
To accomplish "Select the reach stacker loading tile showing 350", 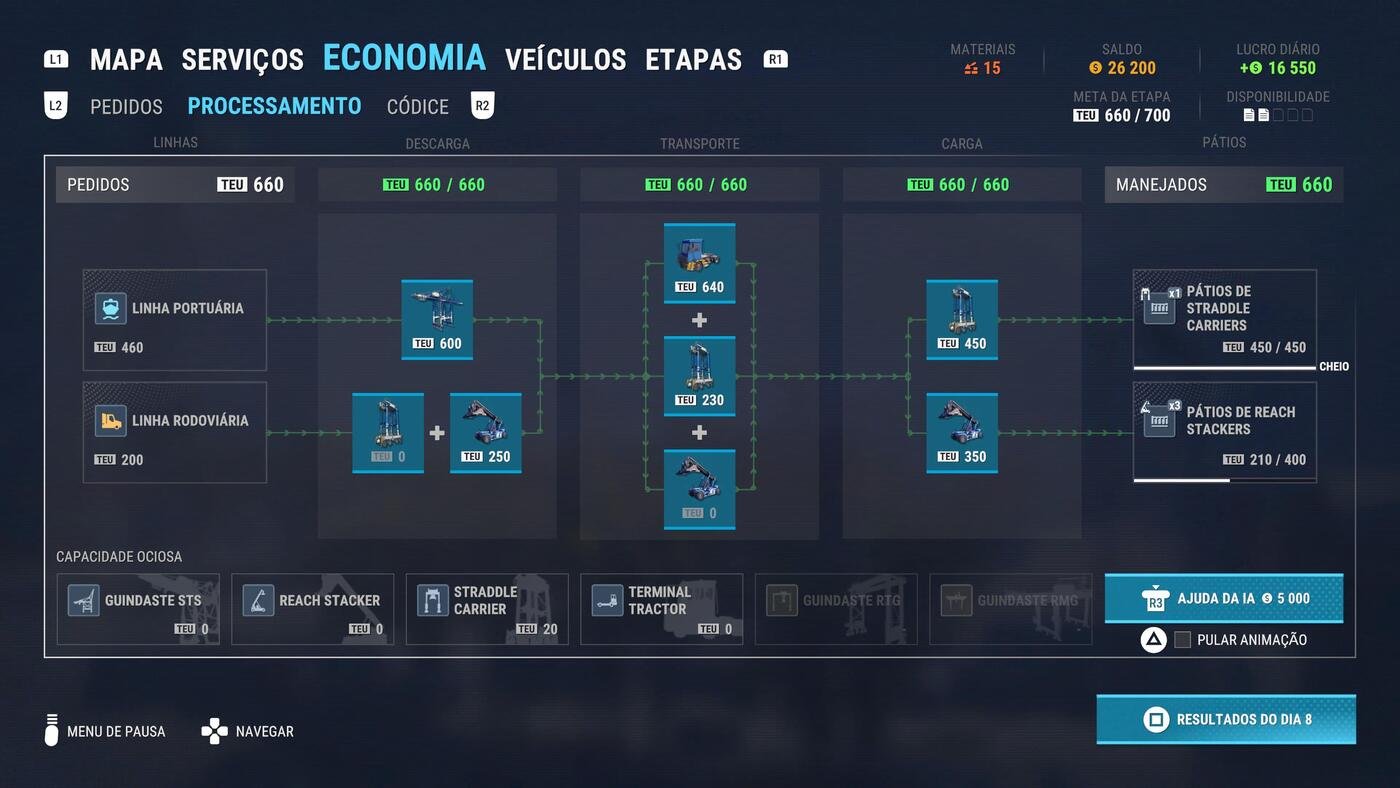I will pos(961,433).
